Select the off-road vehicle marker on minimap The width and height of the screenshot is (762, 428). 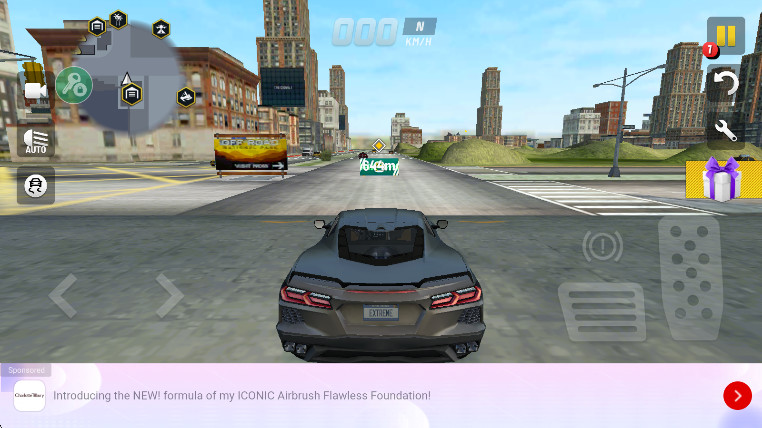click(186, 97)
